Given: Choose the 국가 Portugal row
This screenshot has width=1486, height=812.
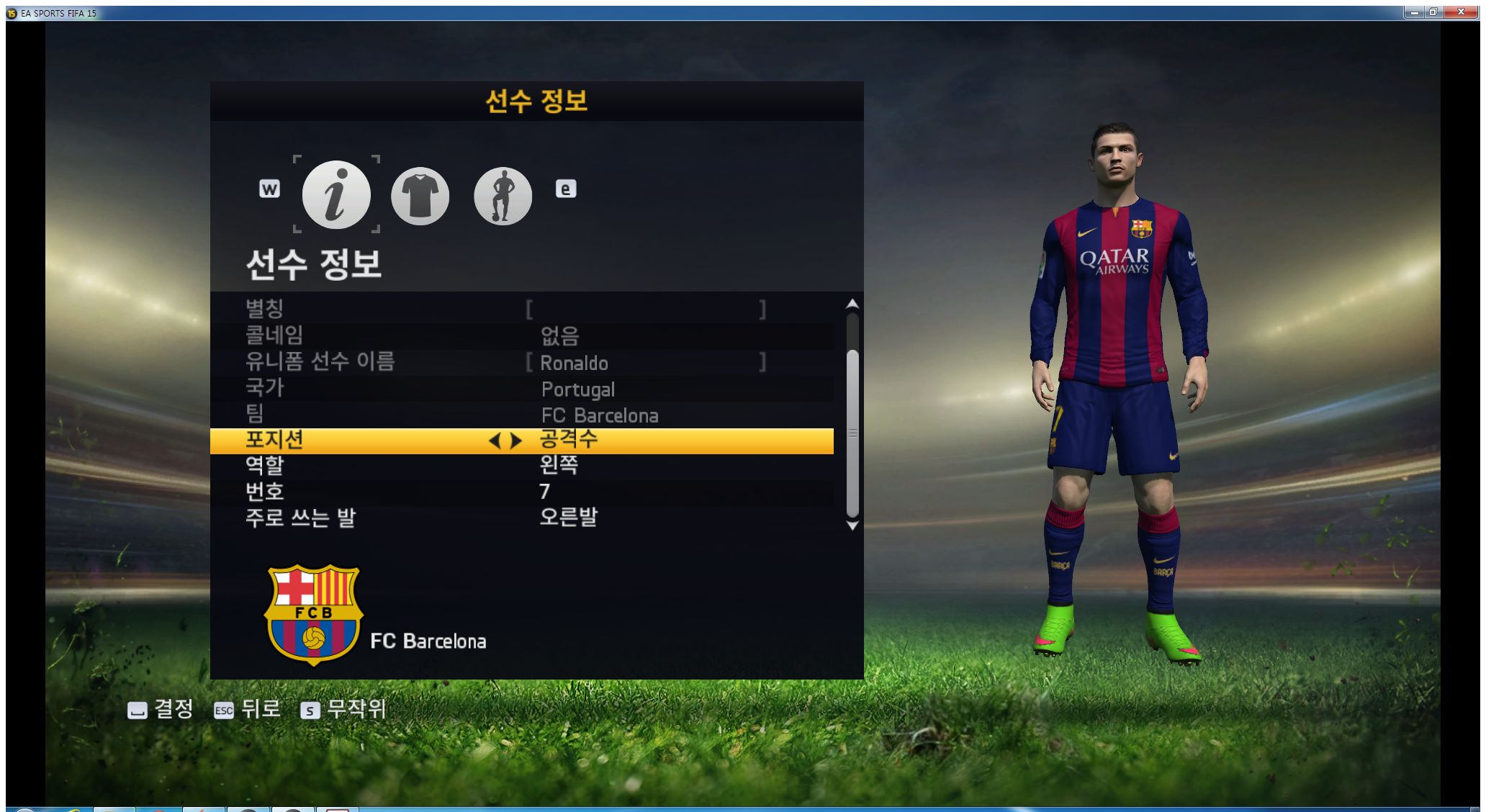Looking at the screenshot, I should 521,389.
